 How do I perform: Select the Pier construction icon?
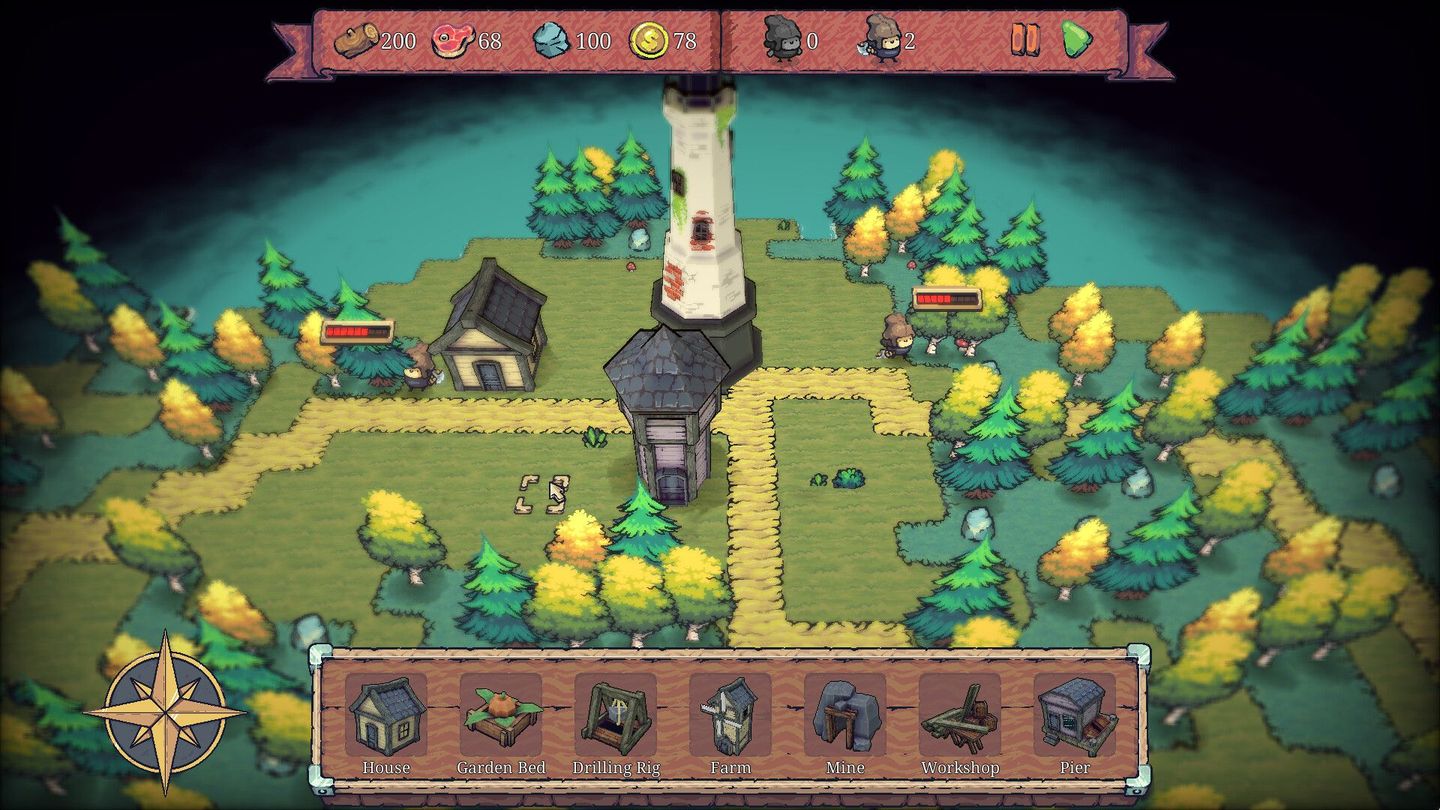tap(1075, 713)
